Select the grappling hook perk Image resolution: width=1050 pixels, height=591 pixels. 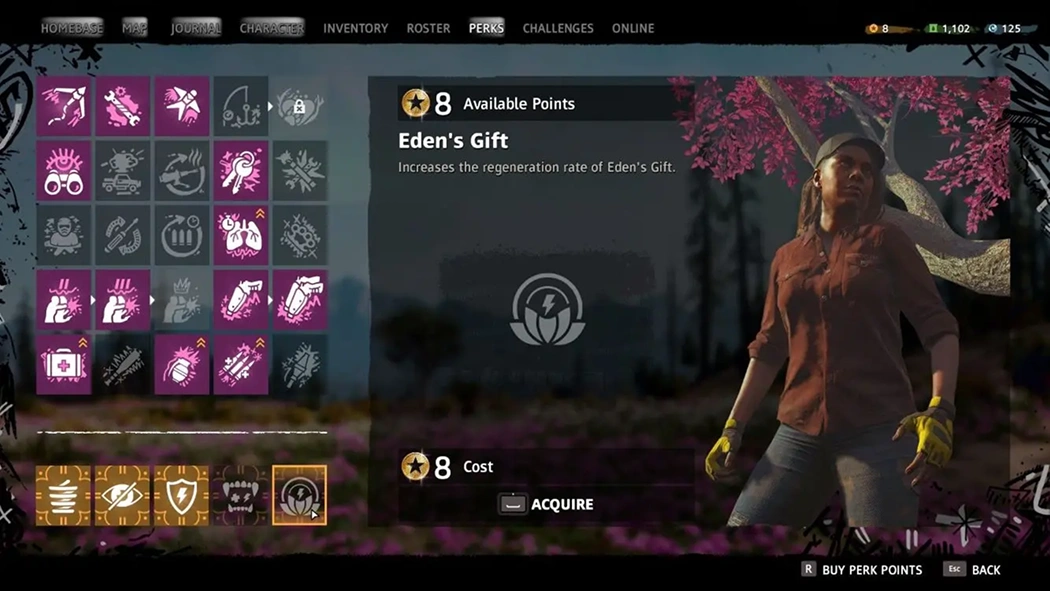click(64, 106)
